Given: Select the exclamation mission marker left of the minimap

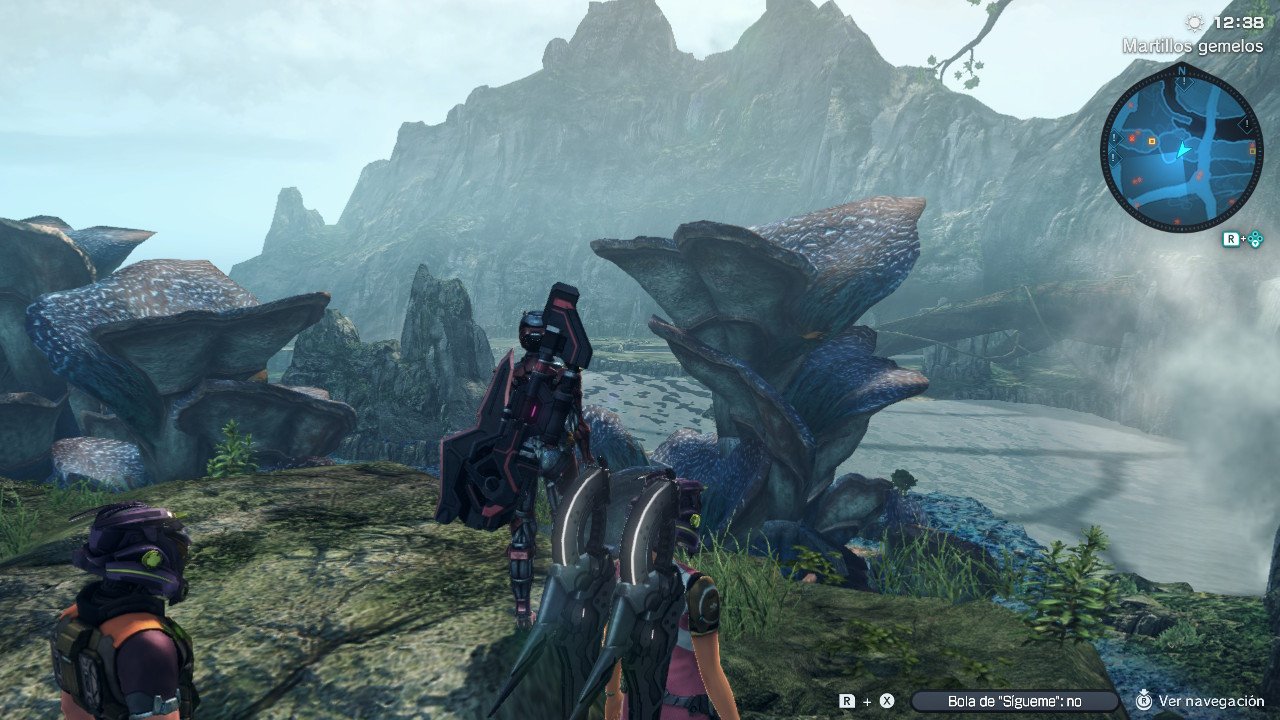Looking at the screenshot, I should pyautogui.click(x=1113, y=139).
